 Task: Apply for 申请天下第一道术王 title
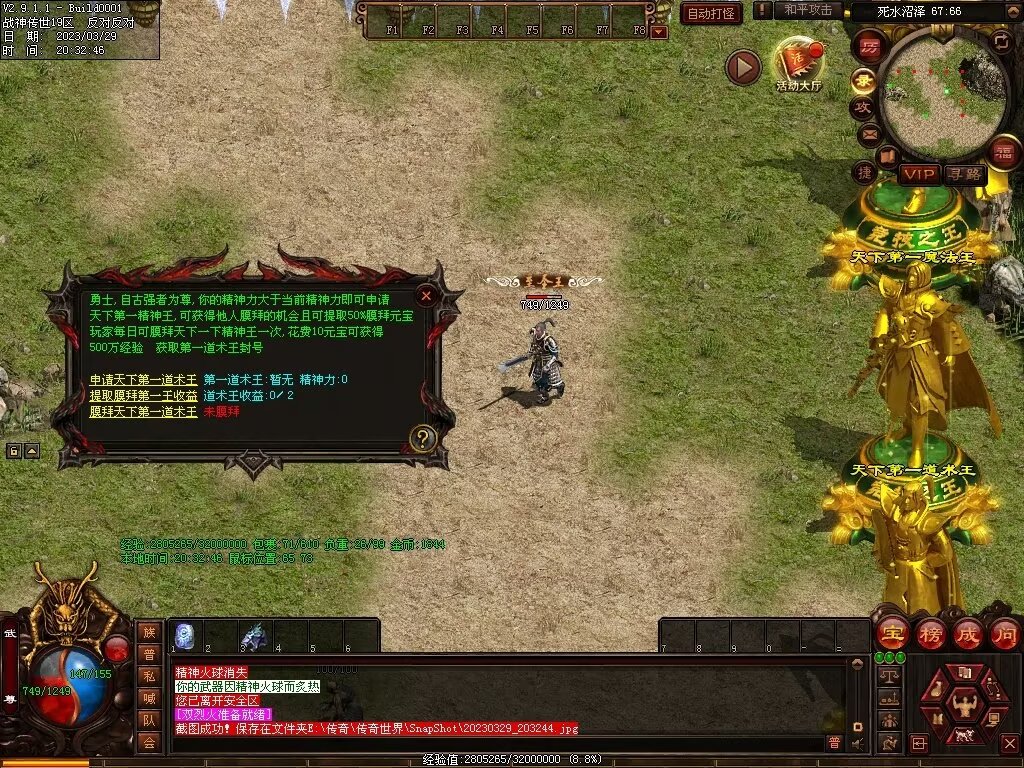143,380
